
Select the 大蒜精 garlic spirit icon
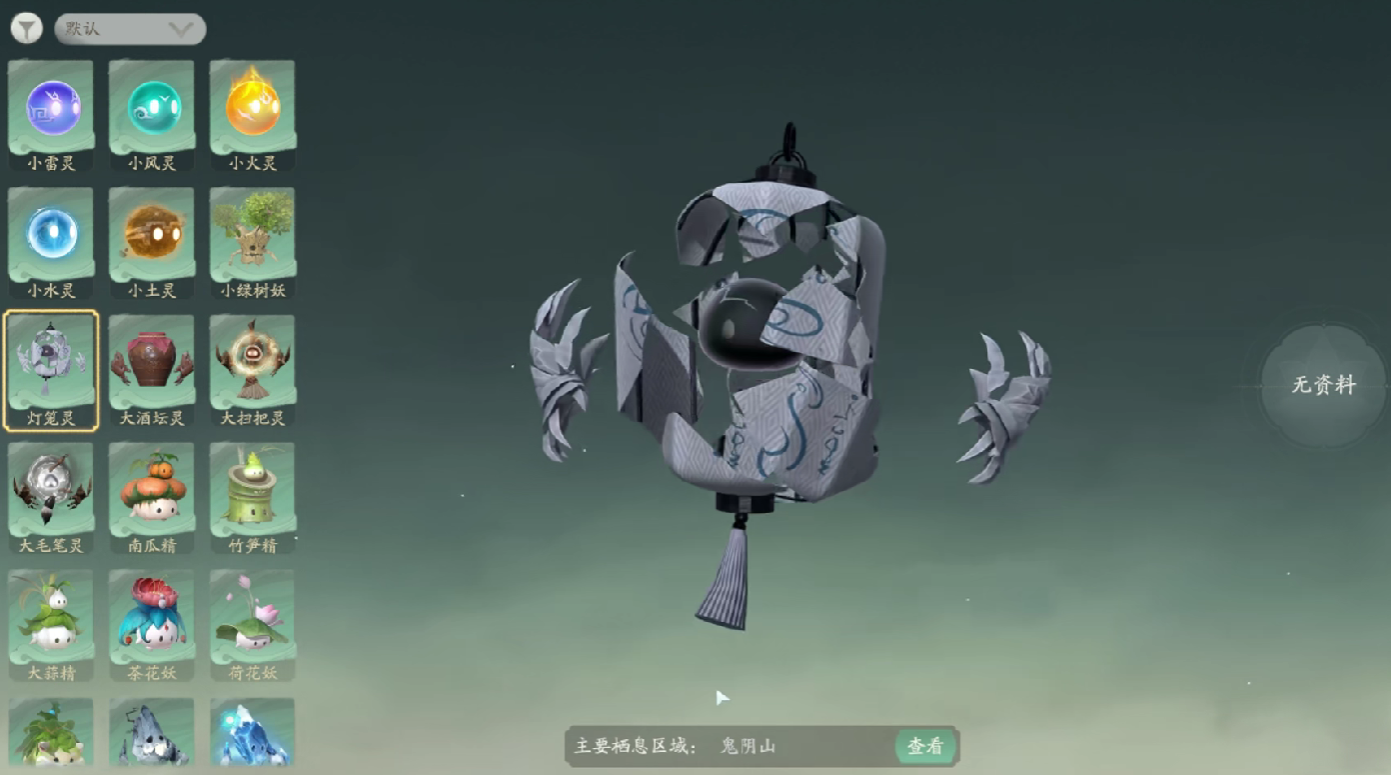tap(50, 616)
